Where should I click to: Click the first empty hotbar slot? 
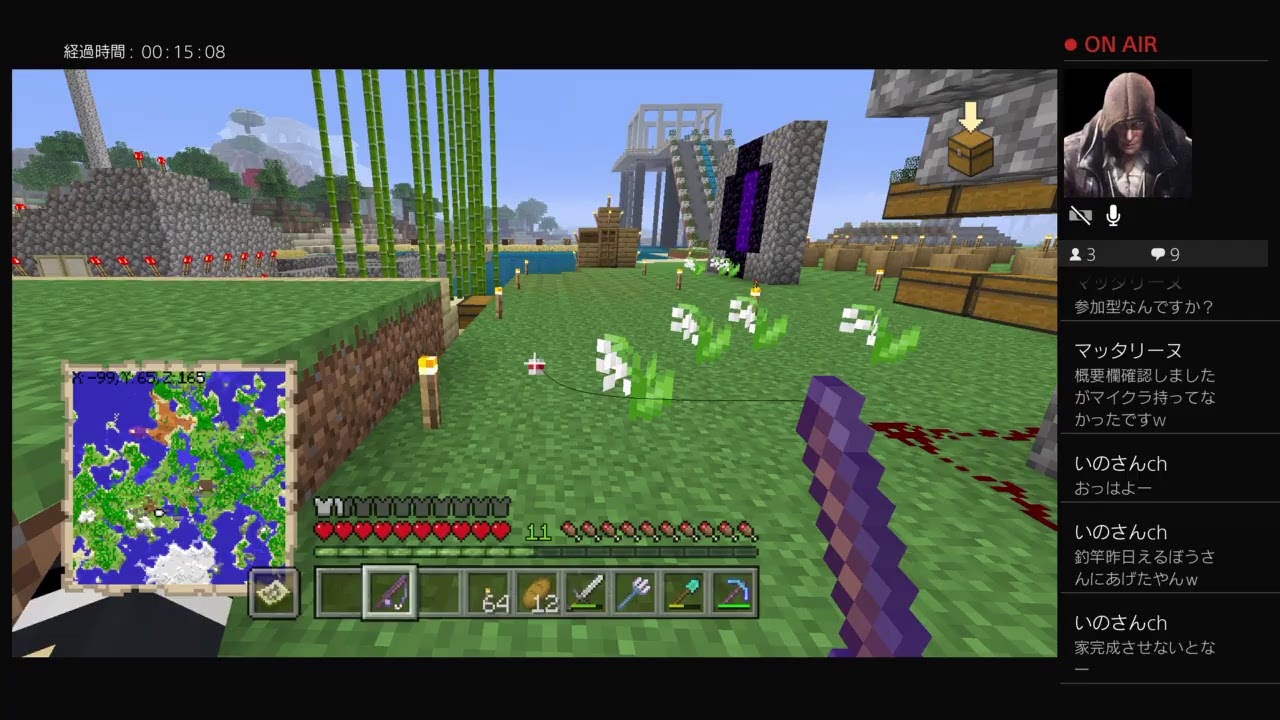point(337,592)
